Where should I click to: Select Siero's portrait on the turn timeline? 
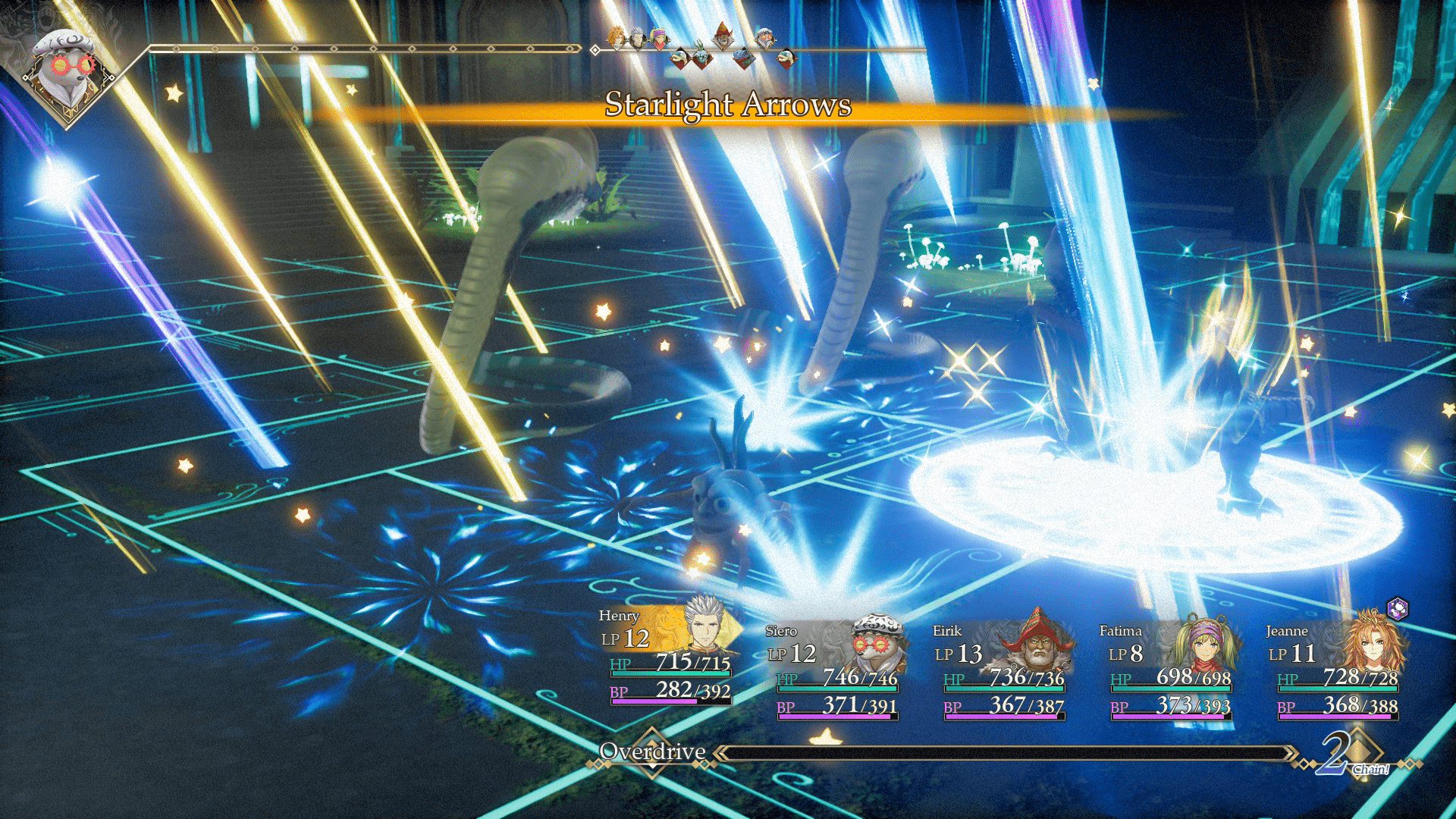(766, 36)
